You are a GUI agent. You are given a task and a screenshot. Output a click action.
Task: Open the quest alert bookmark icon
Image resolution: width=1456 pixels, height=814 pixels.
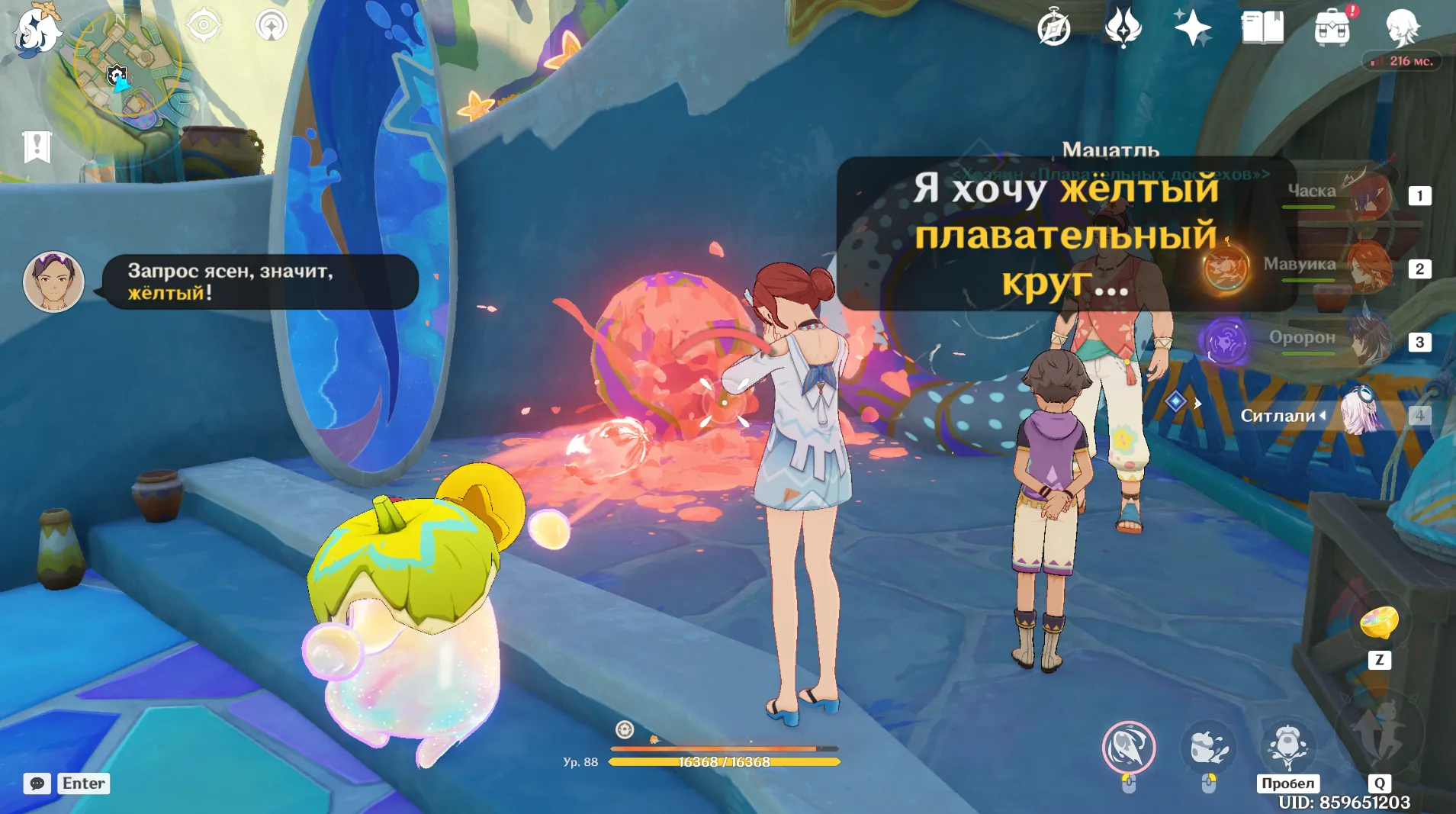(x=37, y=146)
